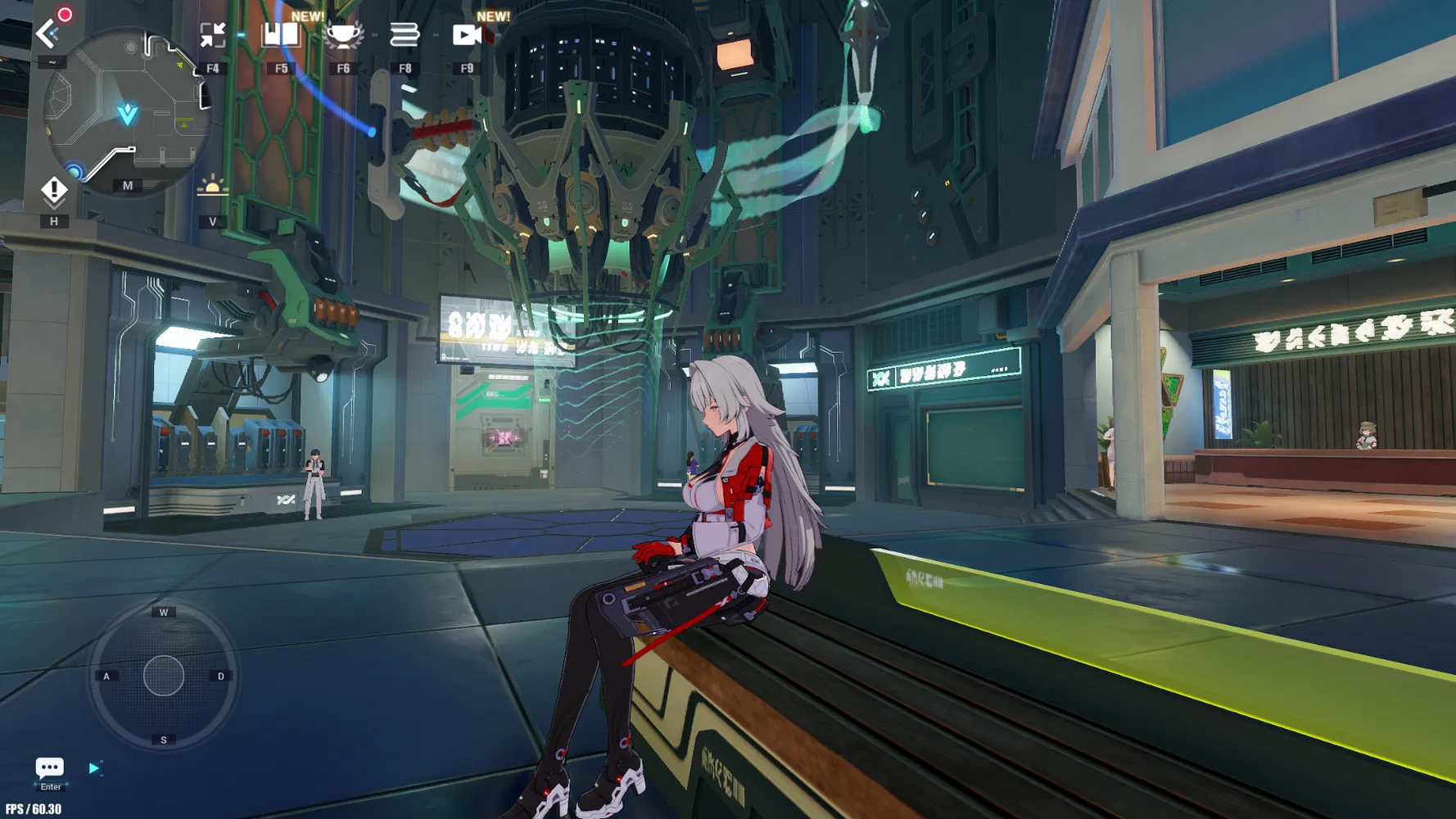The image size is (1456, 819).
Task: Open chat via the speech bubble icon
Action: (x=49, y=768)
